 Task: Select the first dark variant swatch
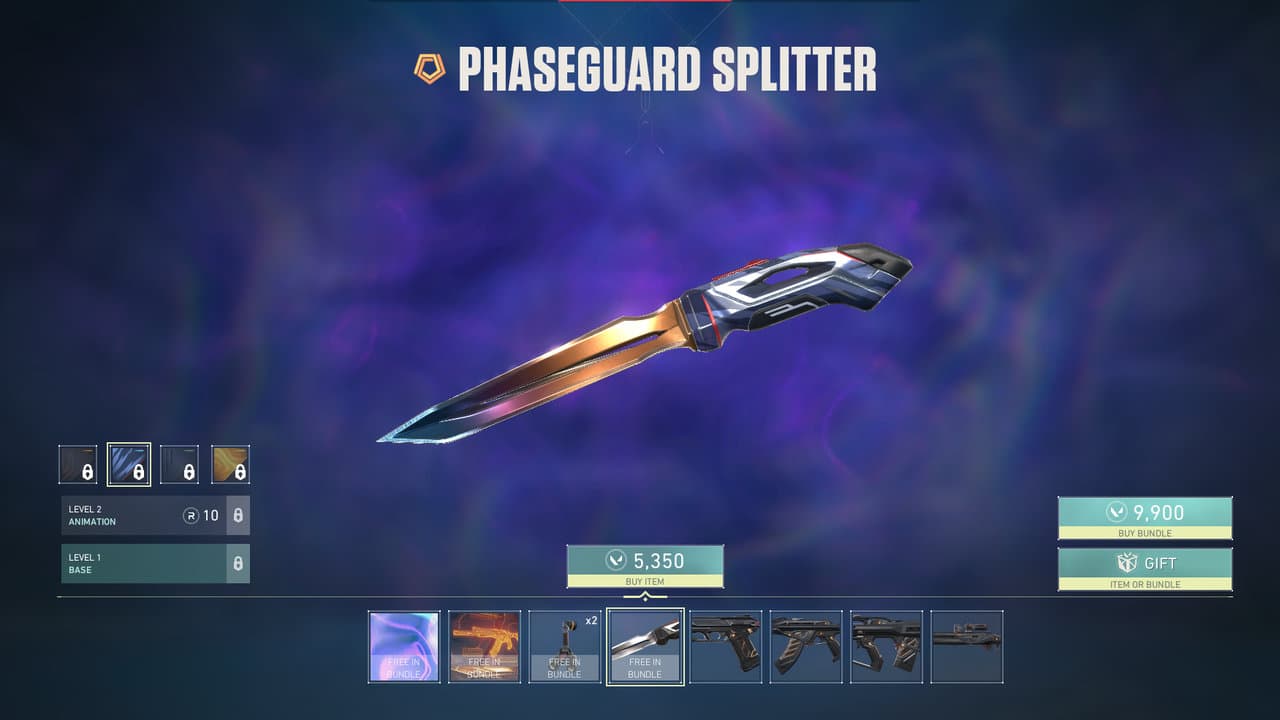[77, 463]
